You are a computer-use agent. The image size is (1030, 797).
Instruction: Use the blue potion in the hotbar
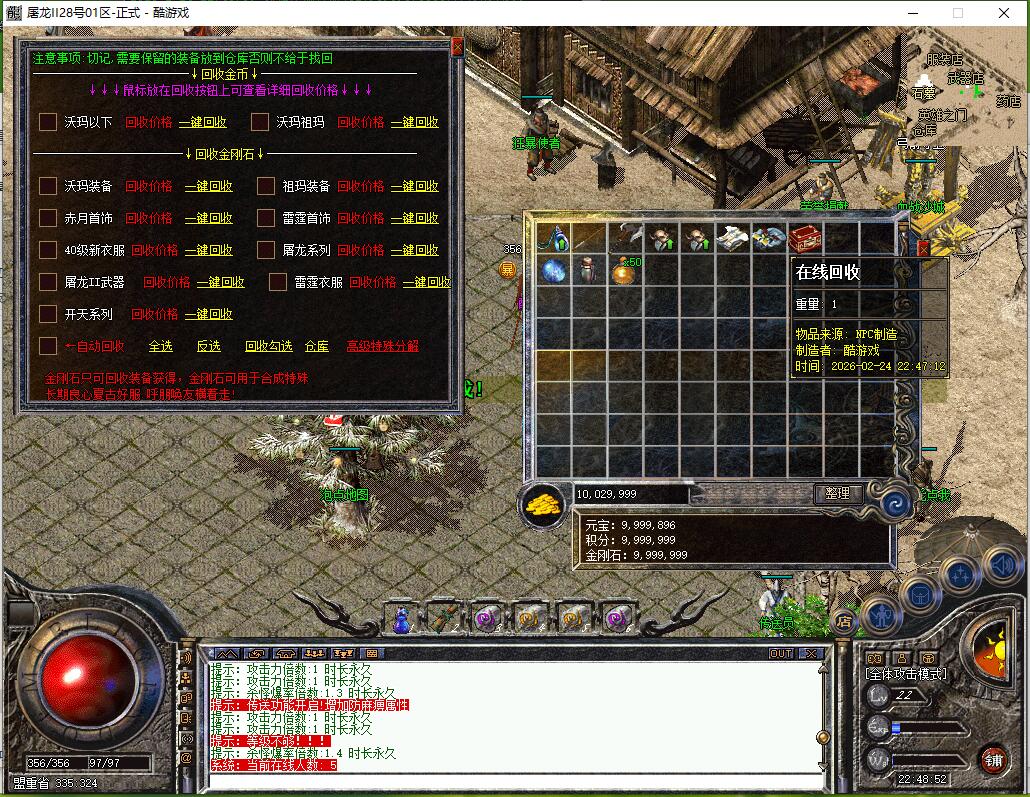coord(401,620)
